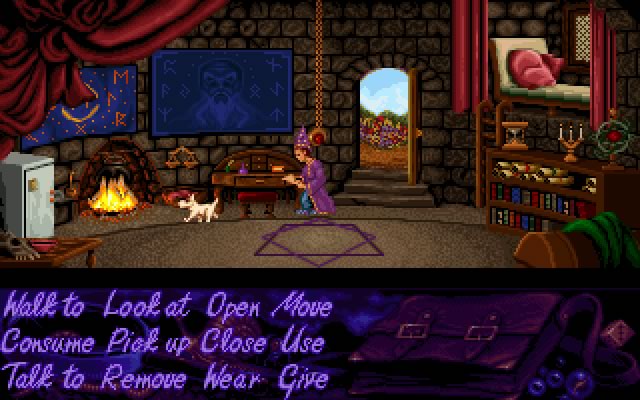Screen dimensions: 640x400
Task: Activate the "Wear" action
Action: 234,378
